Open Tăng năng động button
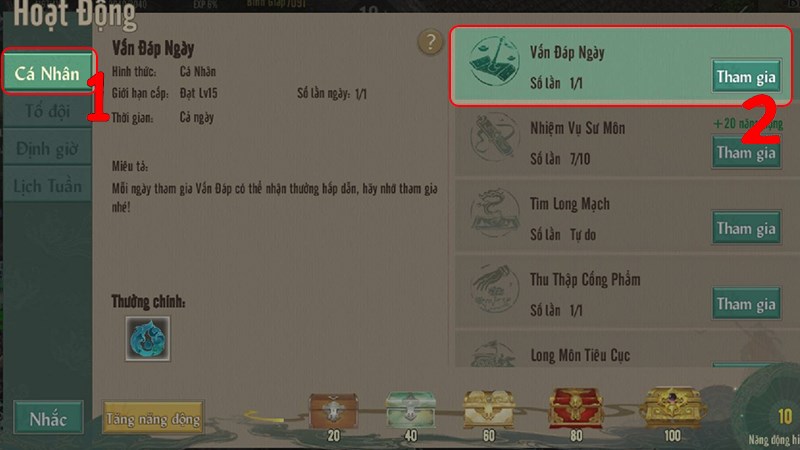800x450 pixels. tap(152, 416)
